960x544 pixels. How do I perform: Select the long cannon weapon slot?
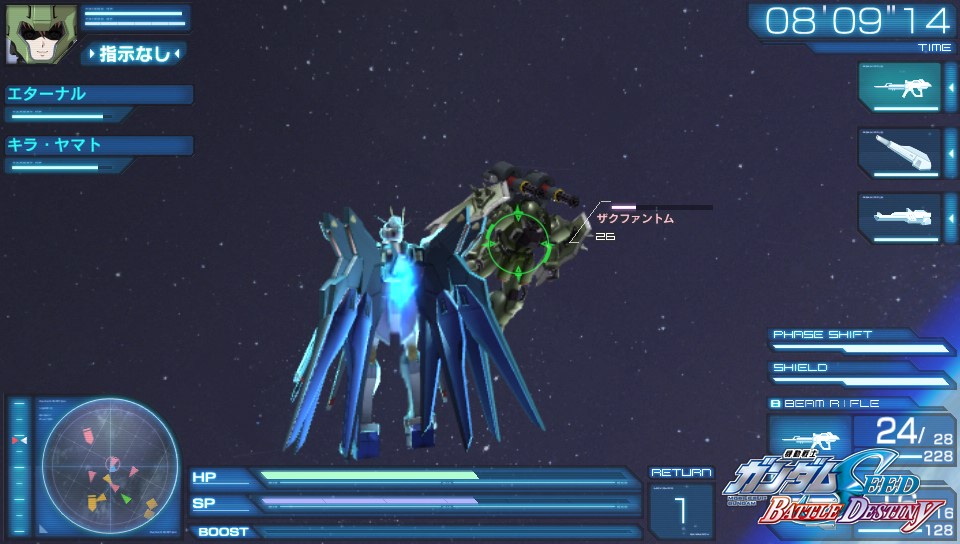click(x=899, y=217)
